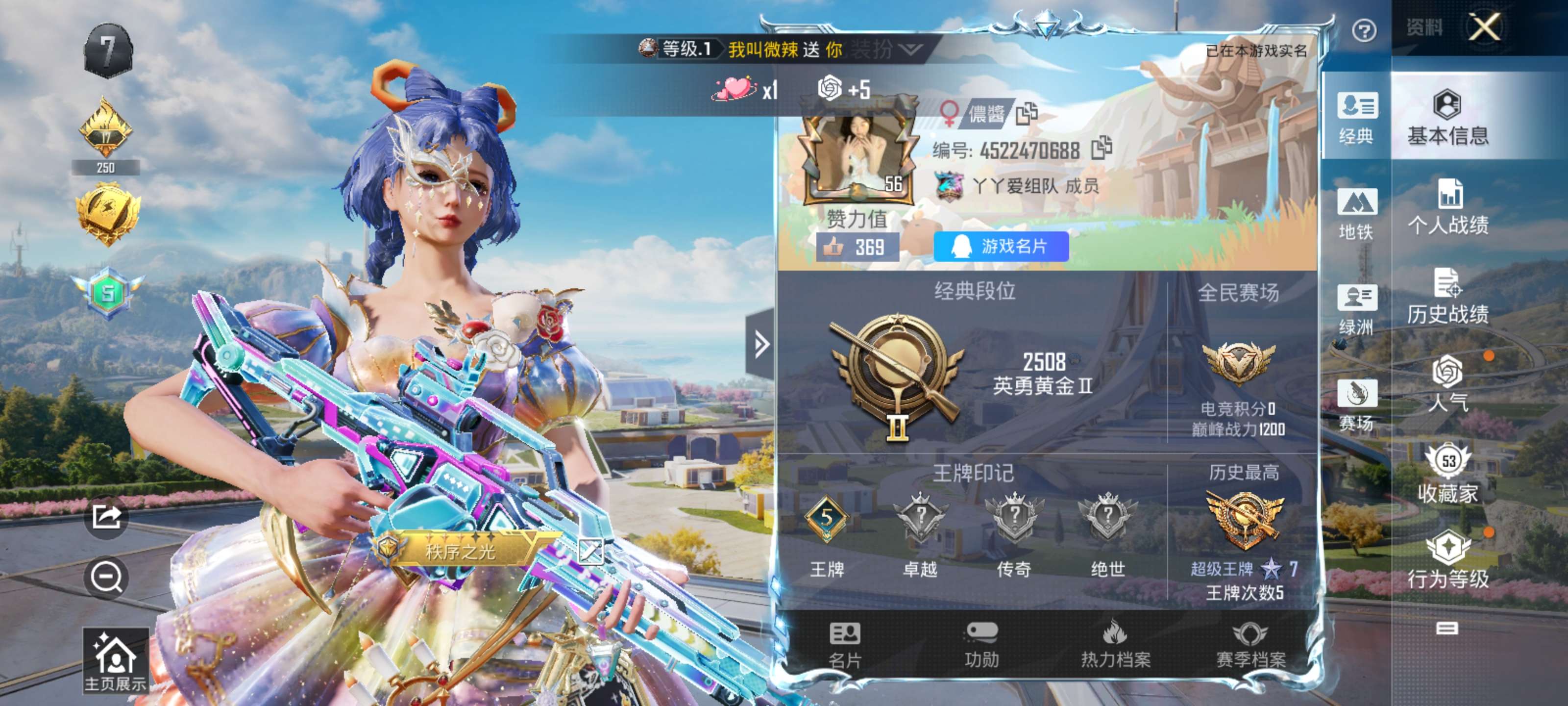Copy the player ID number
This screenshot has height=706, width=1568.
pos(1101,149)
